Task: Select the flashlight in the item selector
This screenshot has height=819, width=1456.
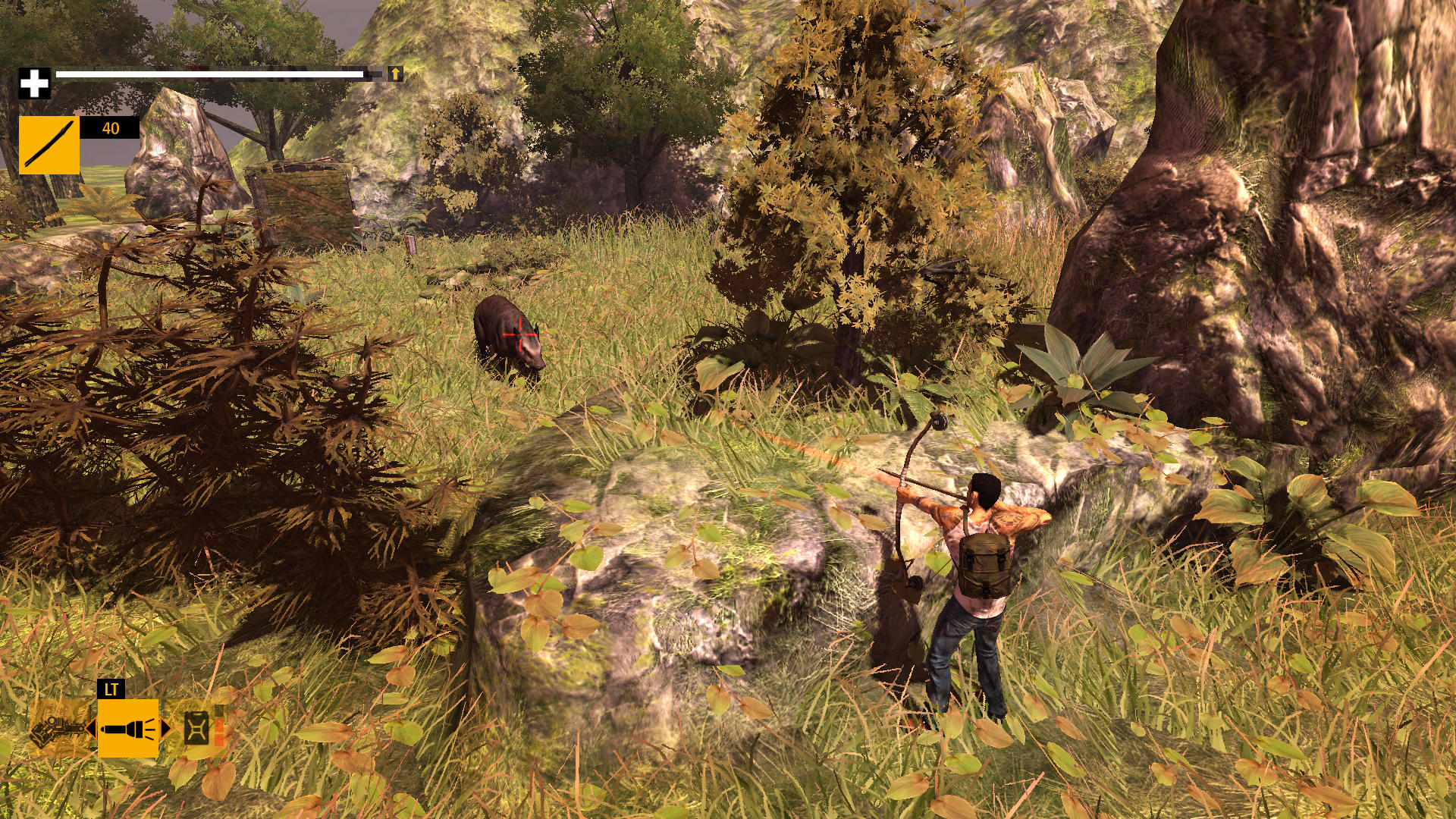Action: (x=127, y=730)
